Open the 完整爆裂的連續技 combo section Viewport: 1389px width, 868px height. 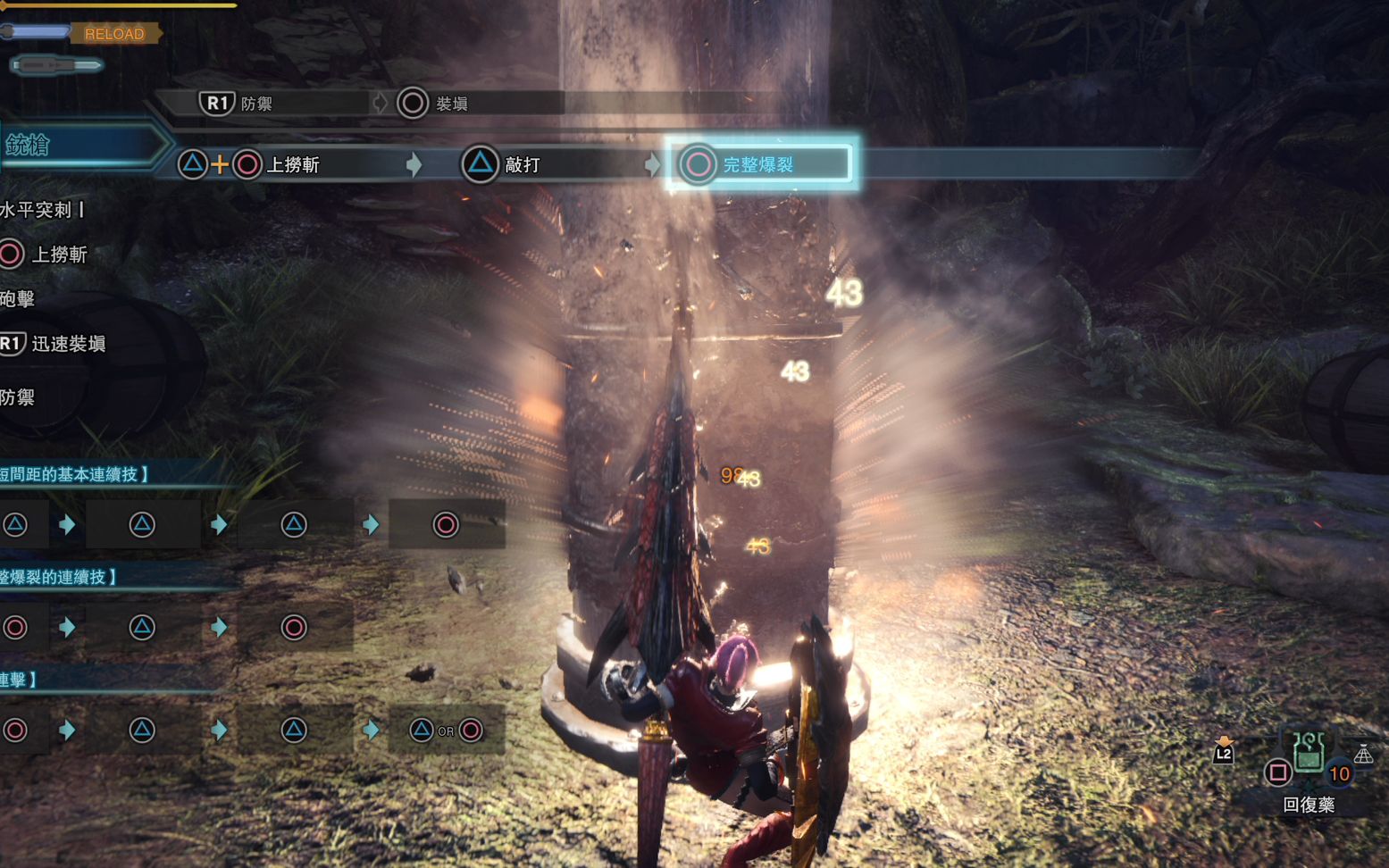59,577
